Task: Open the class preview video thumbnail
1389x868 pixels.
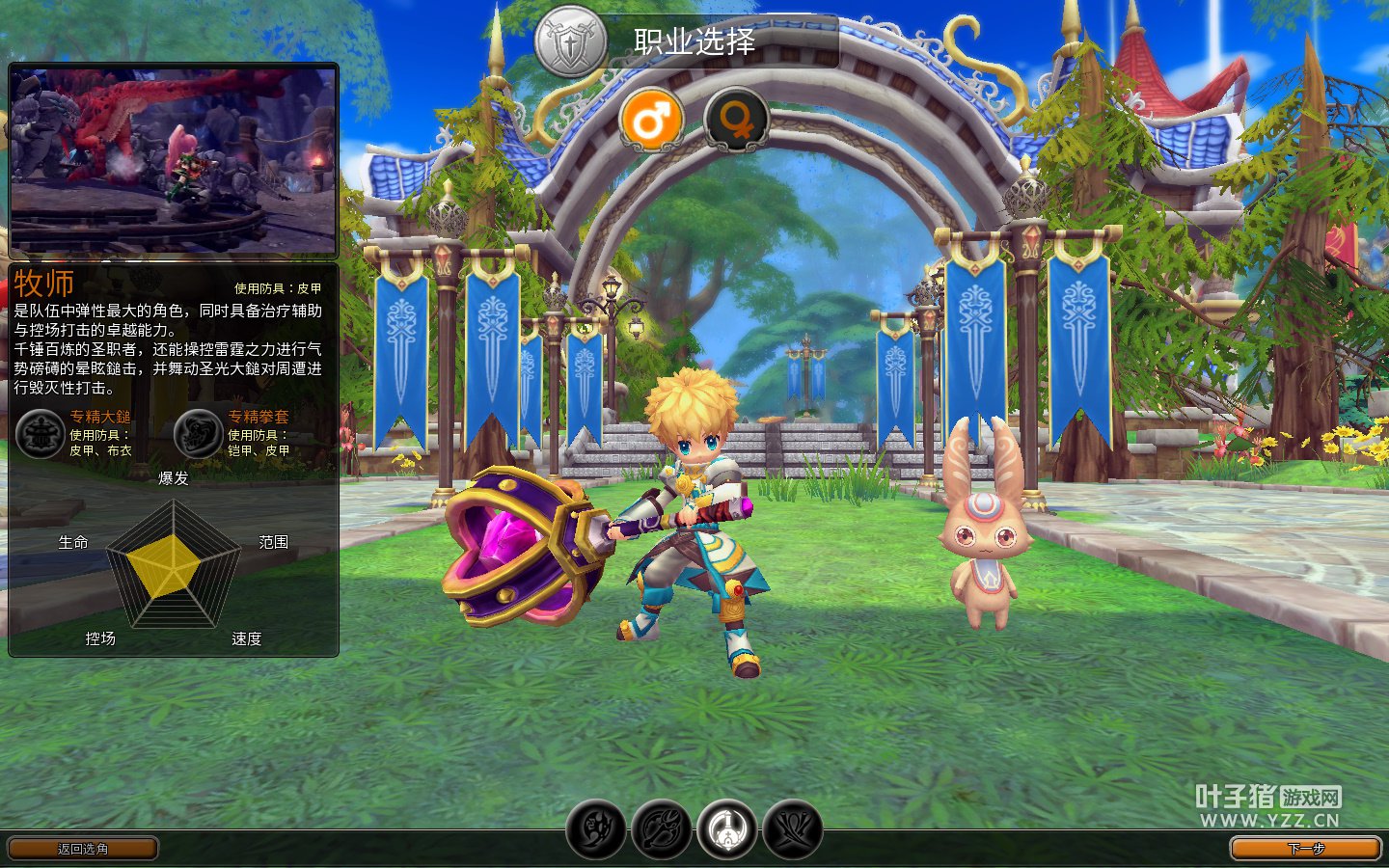Action: (174, 159)
